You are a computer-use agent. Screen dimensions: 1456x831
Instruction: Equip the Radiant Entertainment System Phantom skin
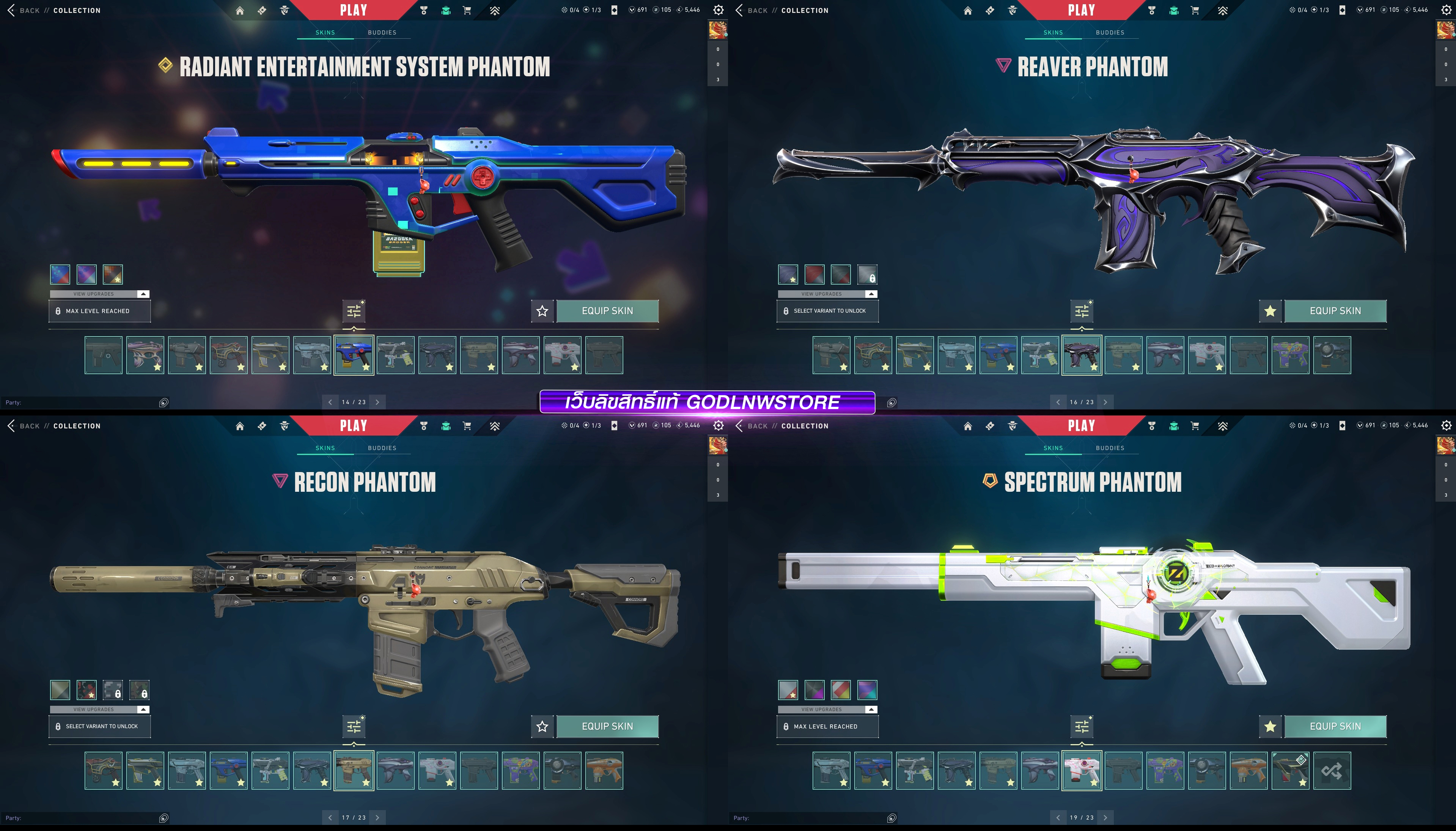click(607, 311)
